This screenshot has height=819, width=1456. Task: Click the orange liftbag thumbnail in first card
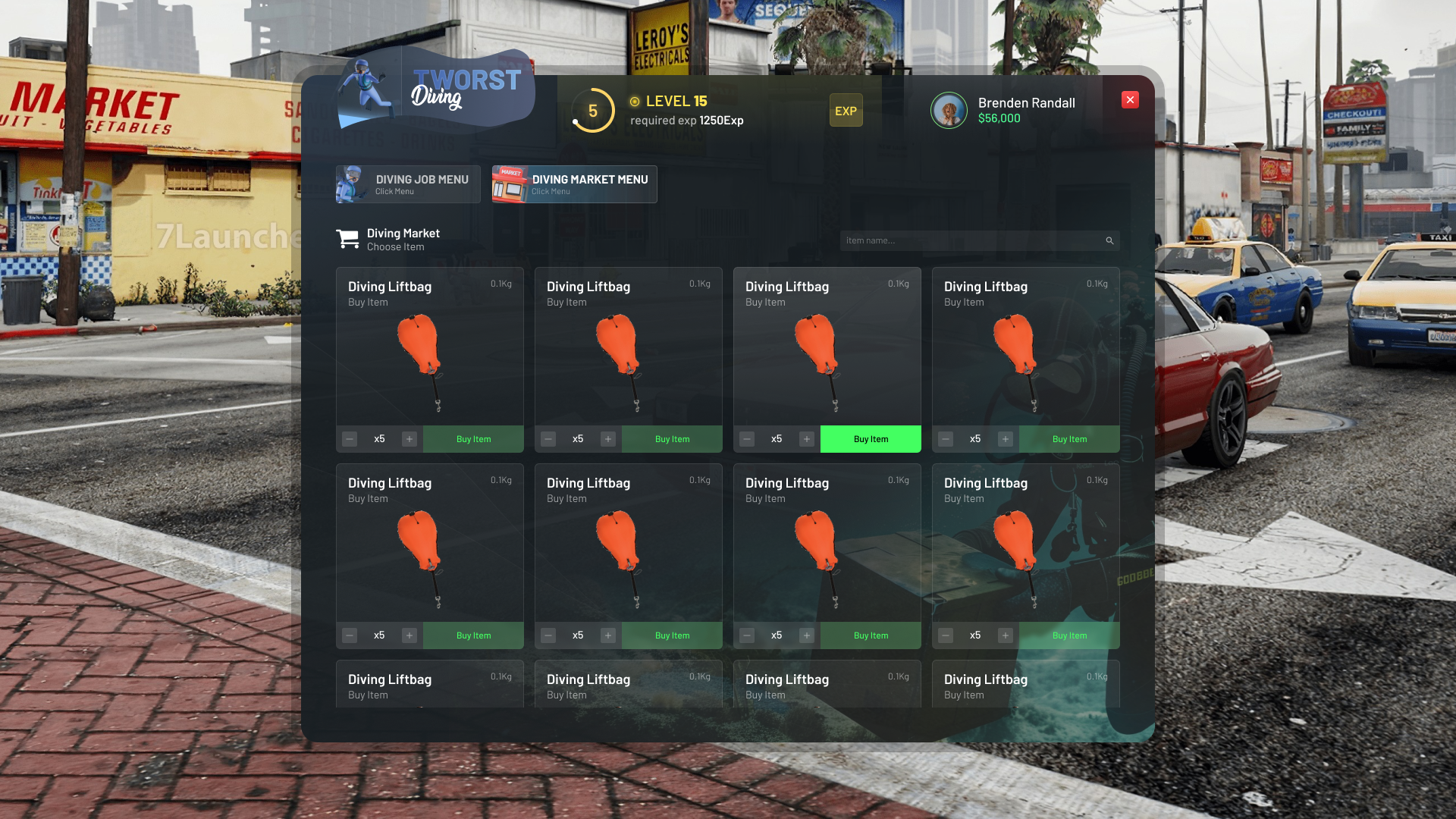[421, 353]
